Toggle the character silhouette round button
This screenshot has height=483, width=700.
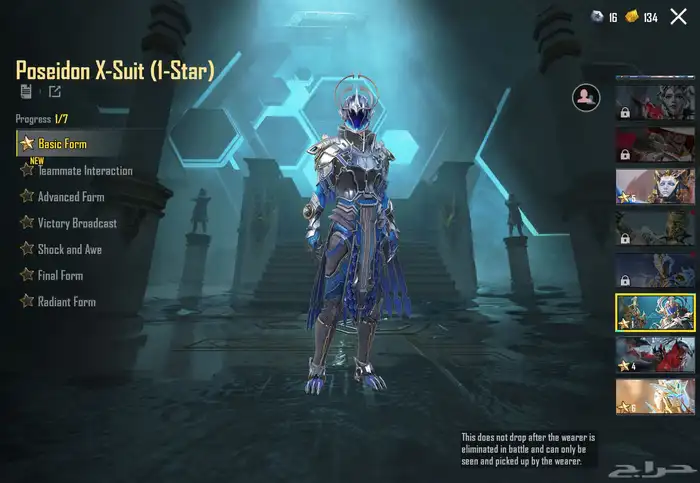[x=584, y=97]
